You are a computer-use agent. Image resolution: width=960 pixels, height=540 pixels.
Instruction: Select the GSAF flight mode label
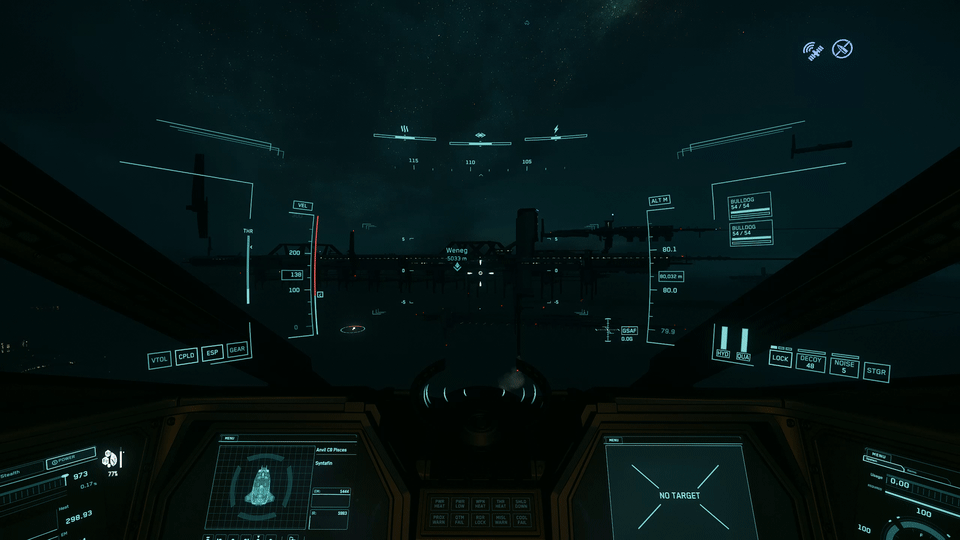pyautogui.click(x=629, y=330)
